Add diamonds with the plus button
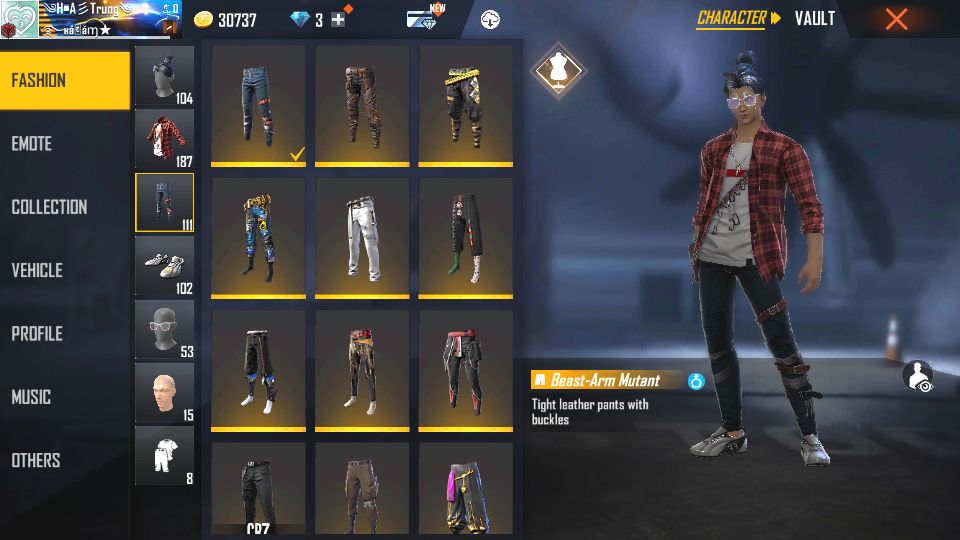 point(338,20)
